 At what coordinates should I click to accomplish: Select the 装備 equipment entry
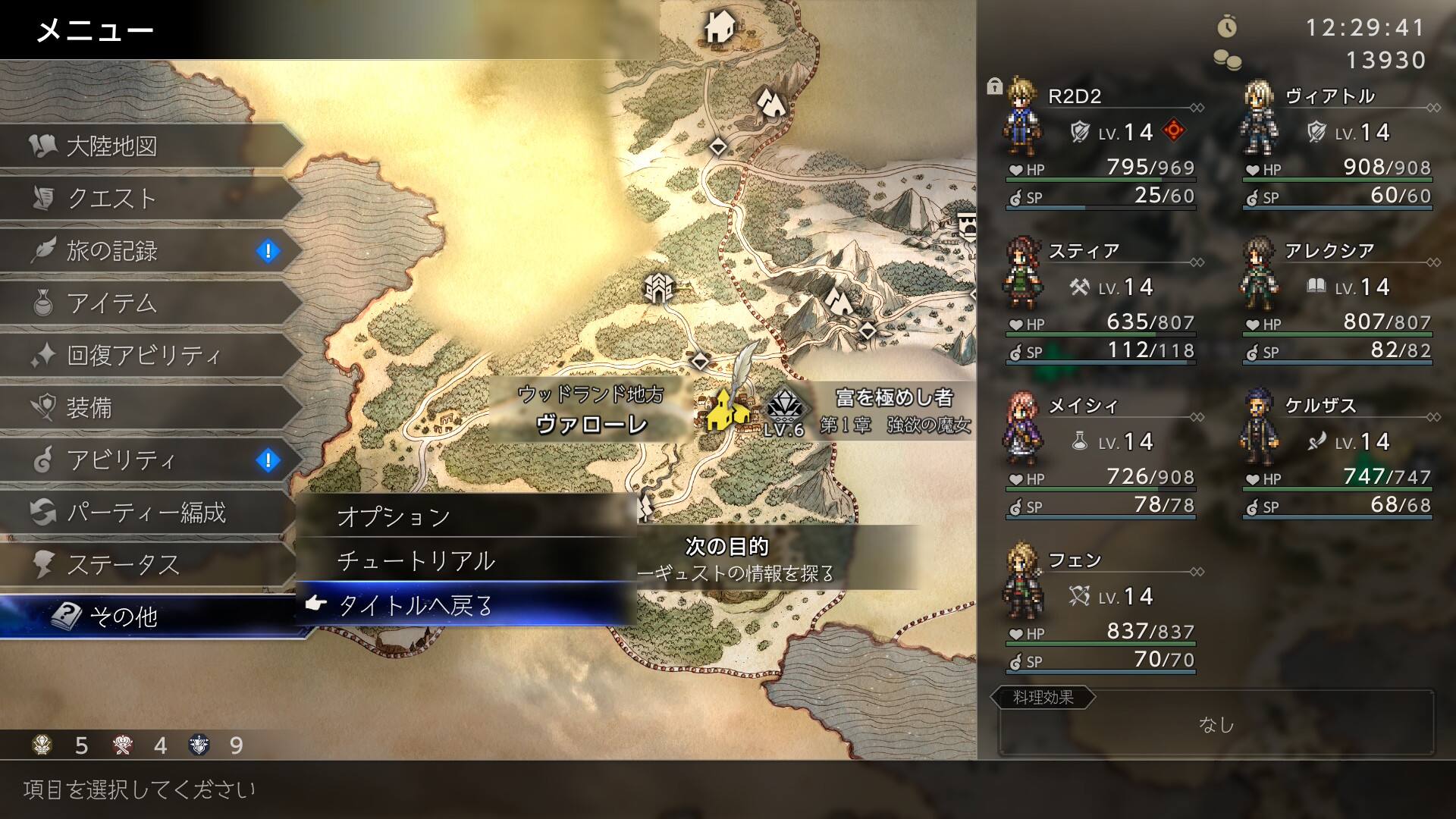point(144,407)
